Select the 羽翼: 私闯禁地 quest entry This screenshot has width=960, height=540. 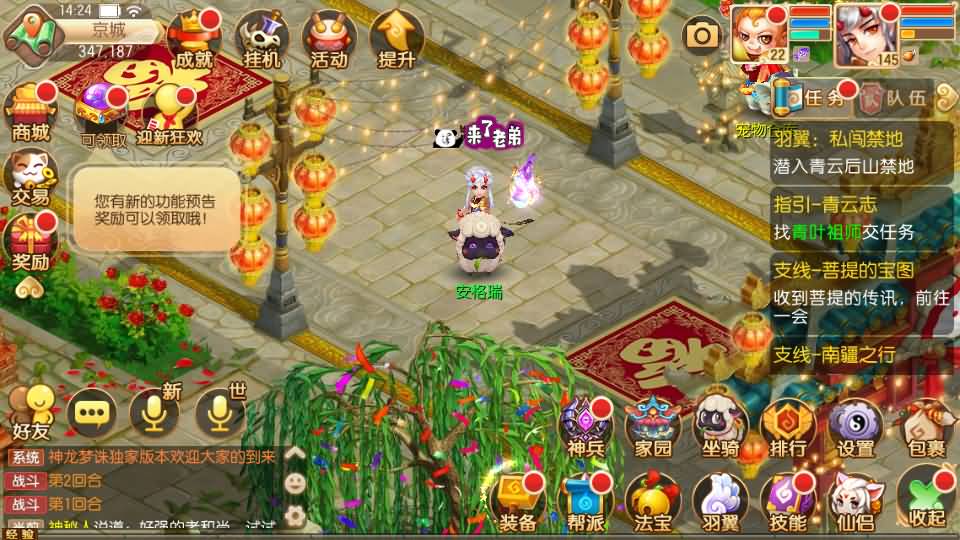tap(861, 153)
